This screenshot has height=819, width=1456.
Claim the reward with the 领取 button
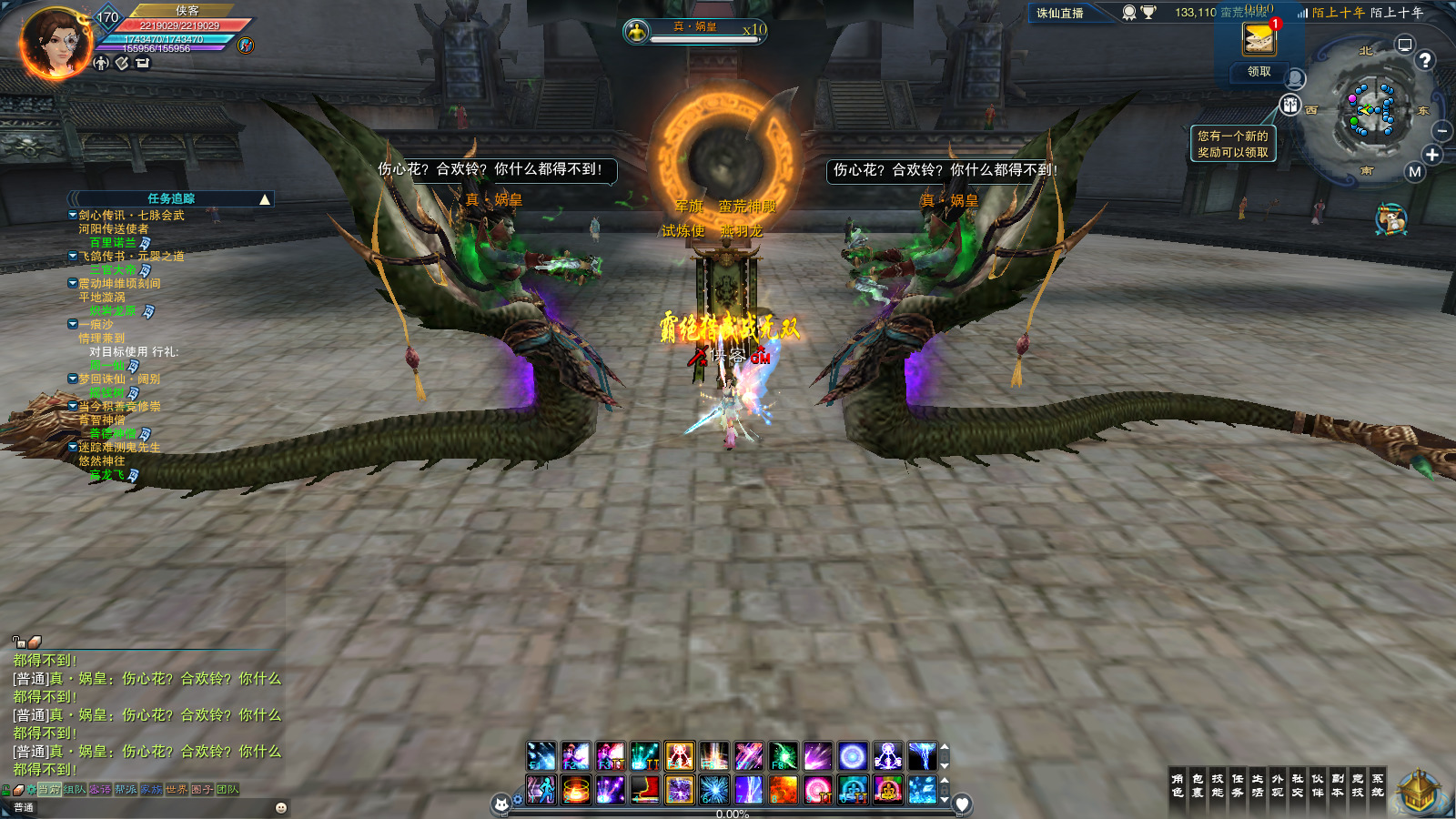click(x=1259, y=72)
